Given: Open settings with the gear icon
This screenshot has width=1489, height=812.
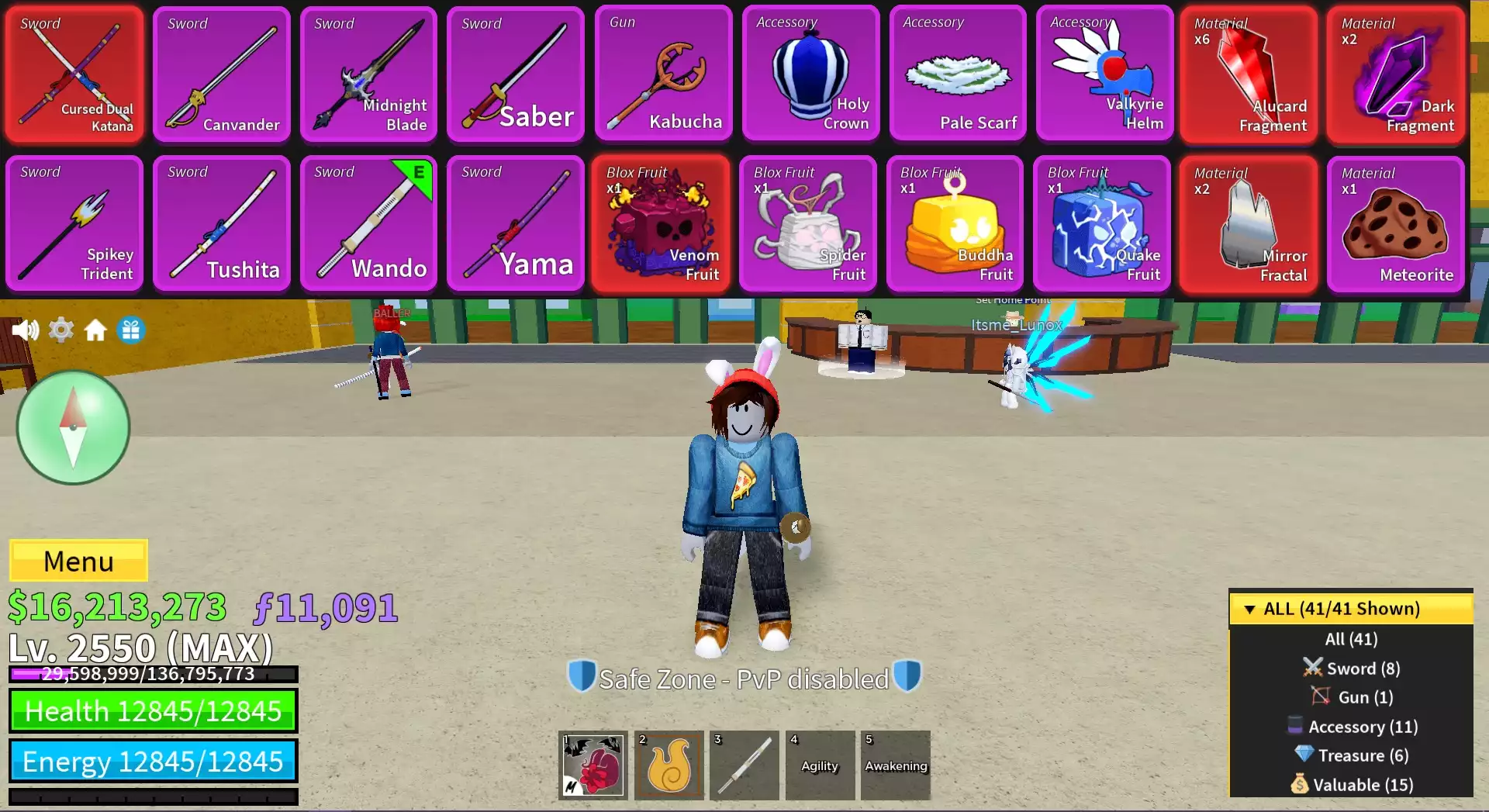Looking at the screenshot, I should 61,330.
